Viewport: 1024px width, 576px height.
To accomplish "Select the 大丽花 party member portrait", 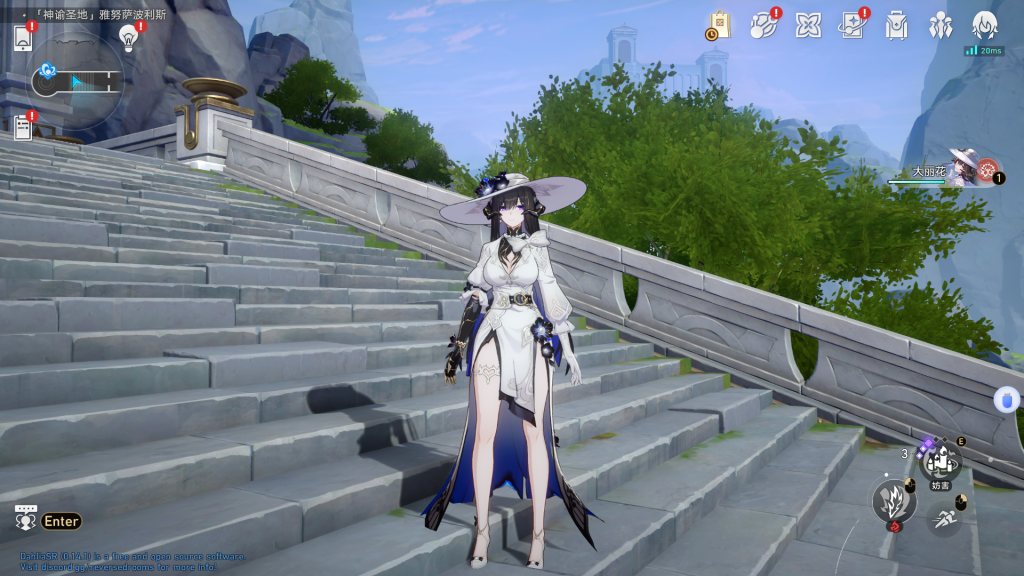I will point(966,169).
